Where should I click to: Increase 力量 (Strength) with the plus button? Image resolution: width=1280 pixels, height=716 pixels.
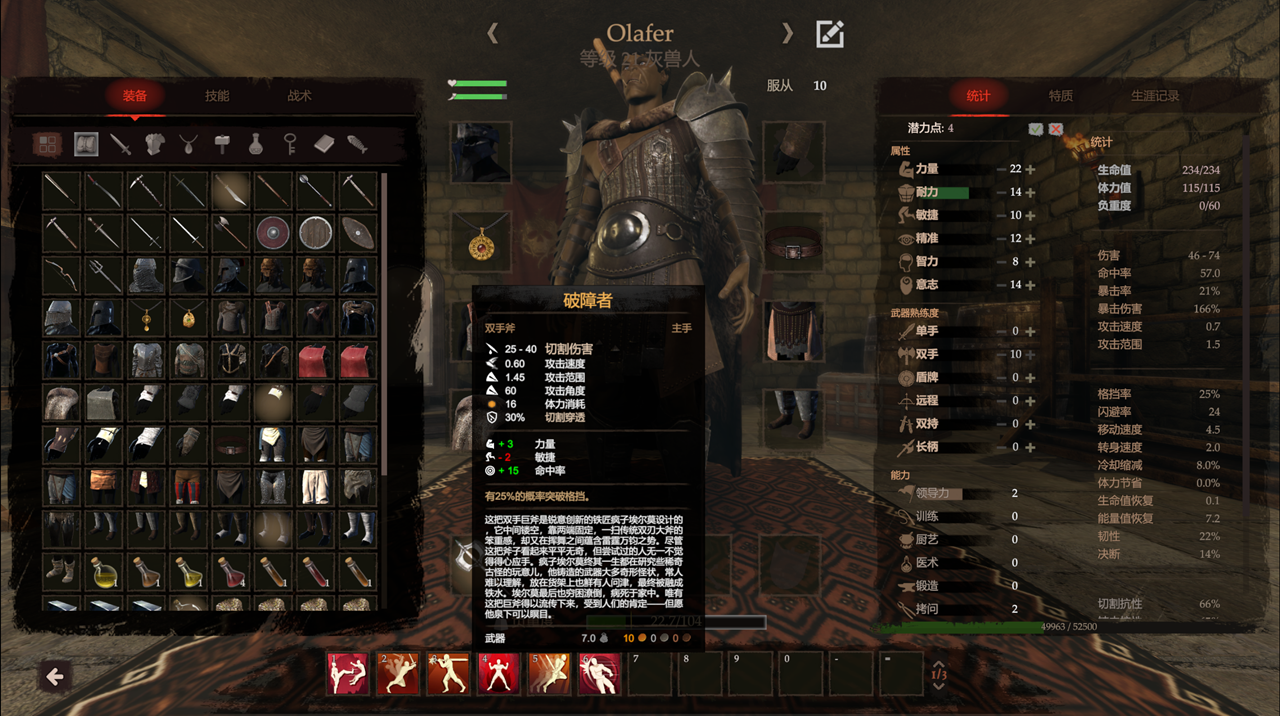[x=1030, y=169]
